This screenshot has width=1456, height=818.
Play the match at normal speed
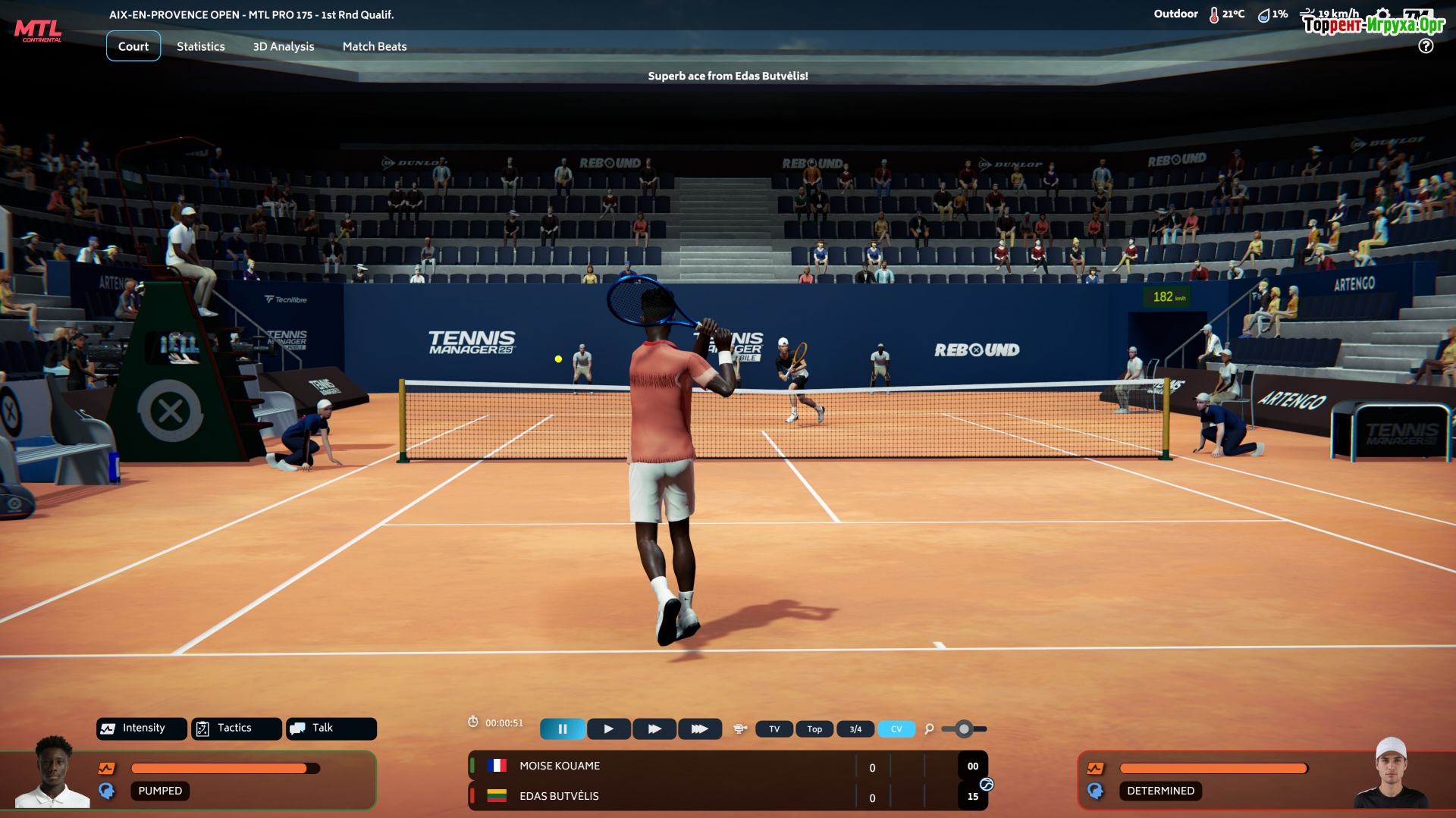608,729
